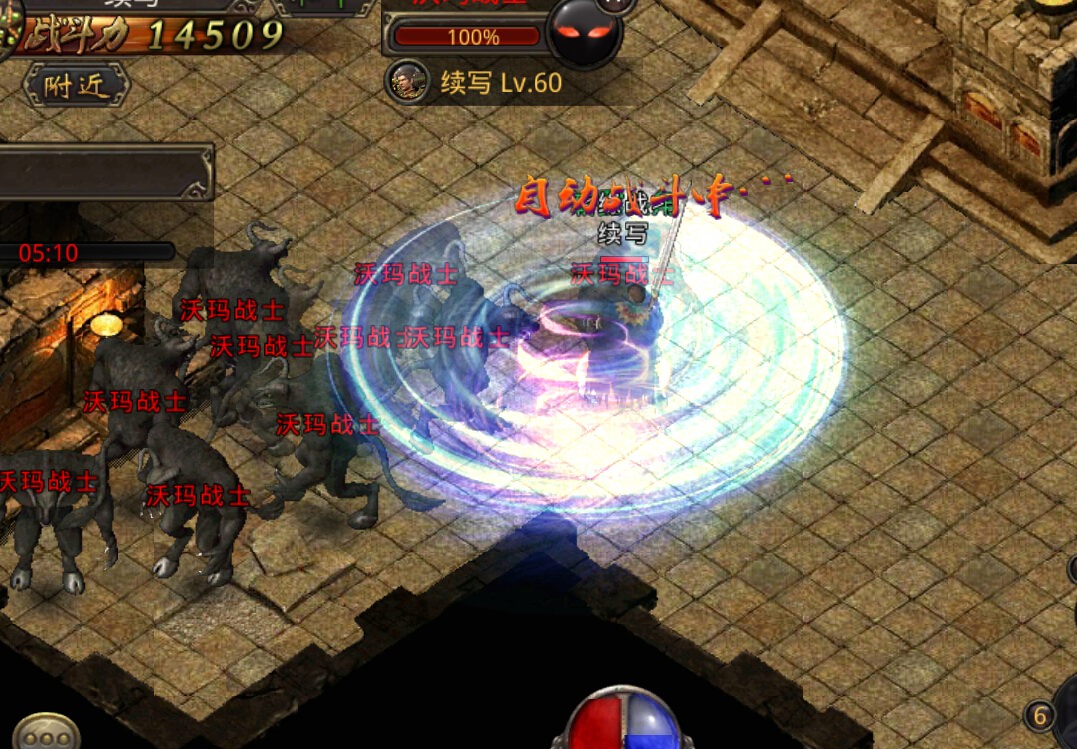Screen dimensions: 1077x749
Task: Open the round three-dot chat button
Action: coord(46,733)
